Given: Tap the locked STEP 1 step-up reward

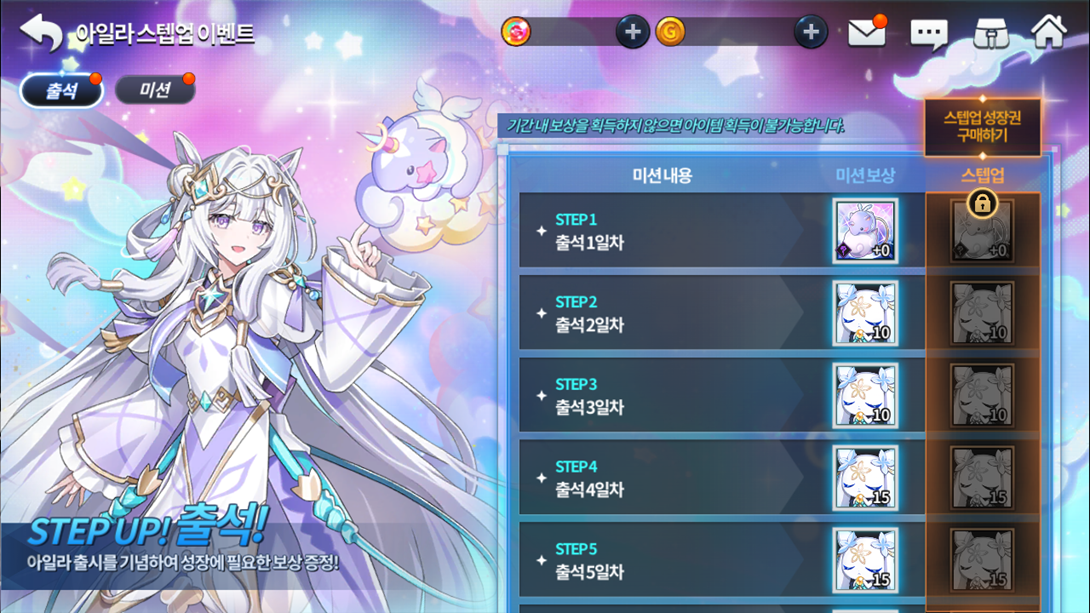Looking at the screenshot, I should pyautogui.click(x=982, y=229).
